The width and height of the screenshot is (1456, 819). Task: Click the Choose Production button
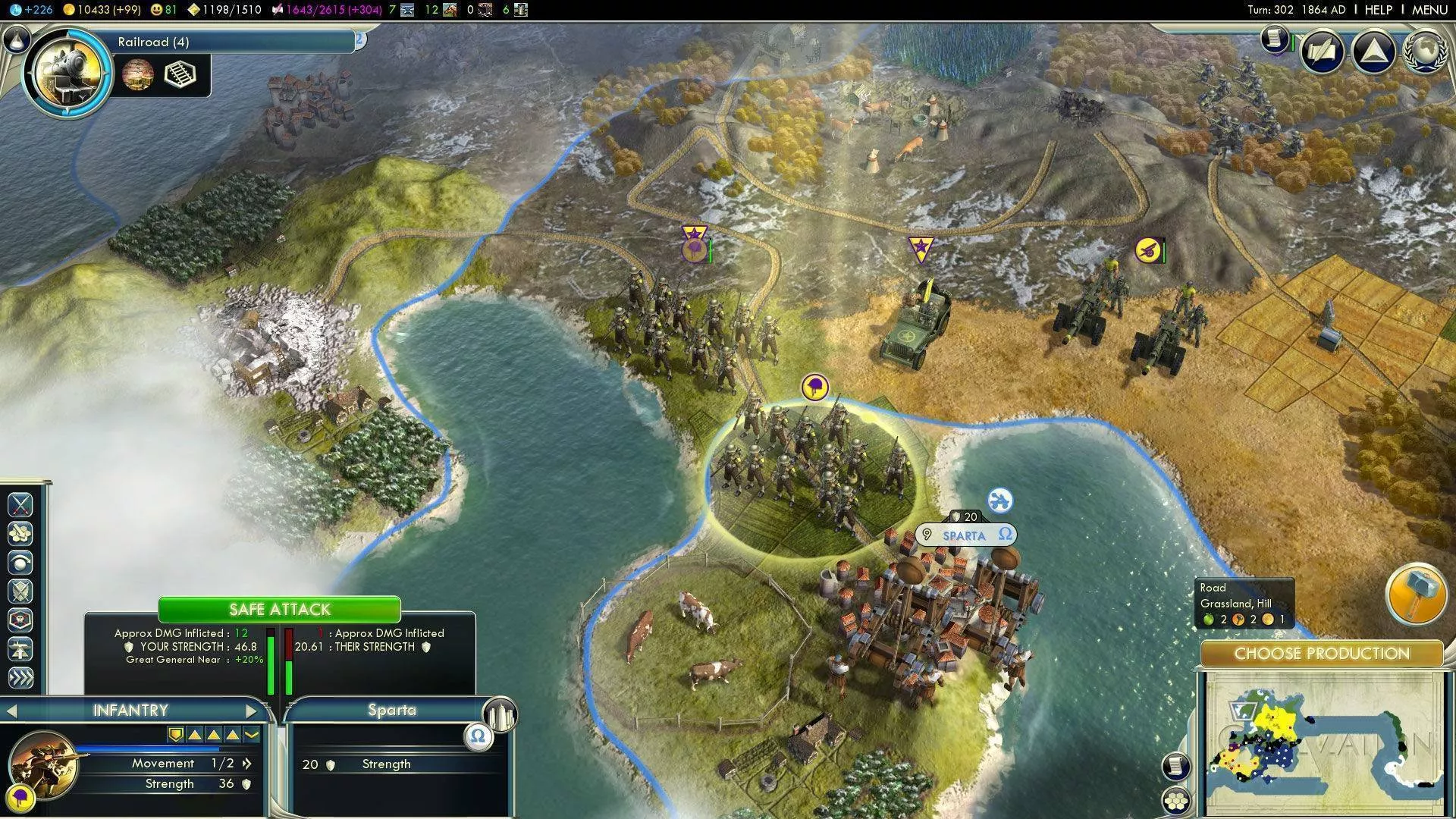coord(1321,654)
